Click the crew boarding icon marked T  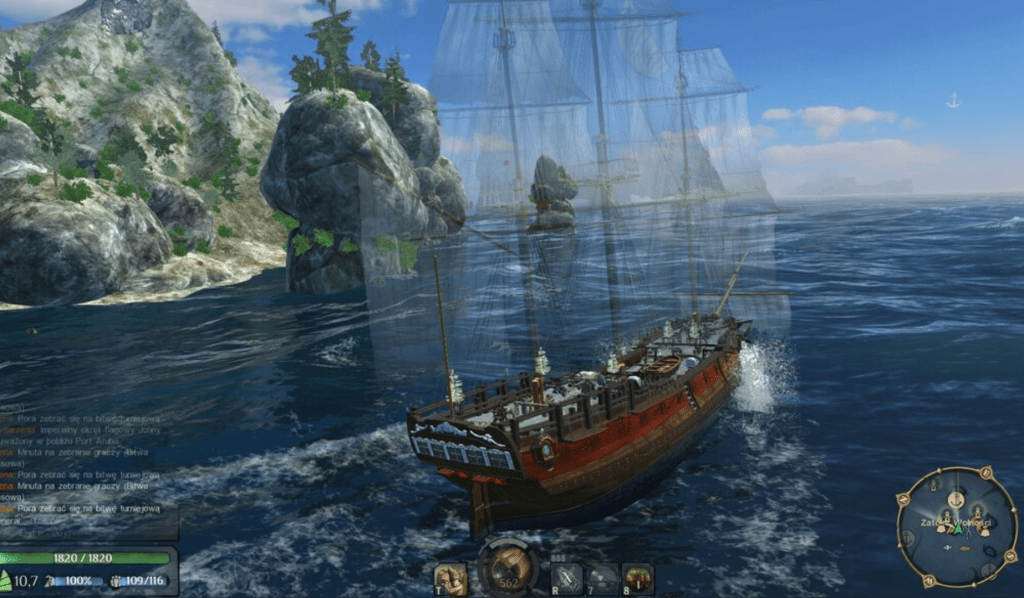tap(449, 577)
